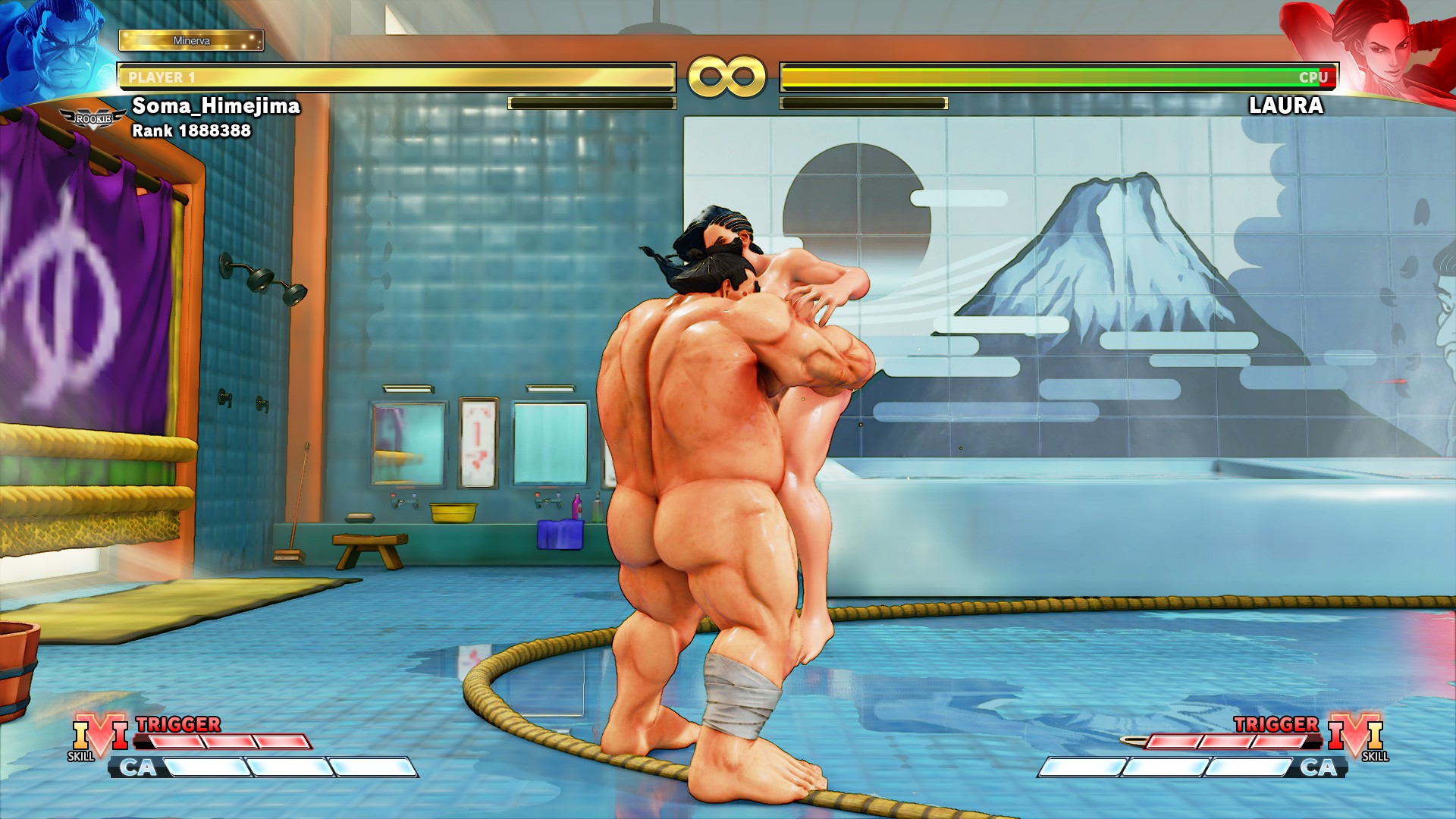Click Player 1's V-Skill emblem
The width and height of the screenshot is (1456, 819).
point(100,736)
